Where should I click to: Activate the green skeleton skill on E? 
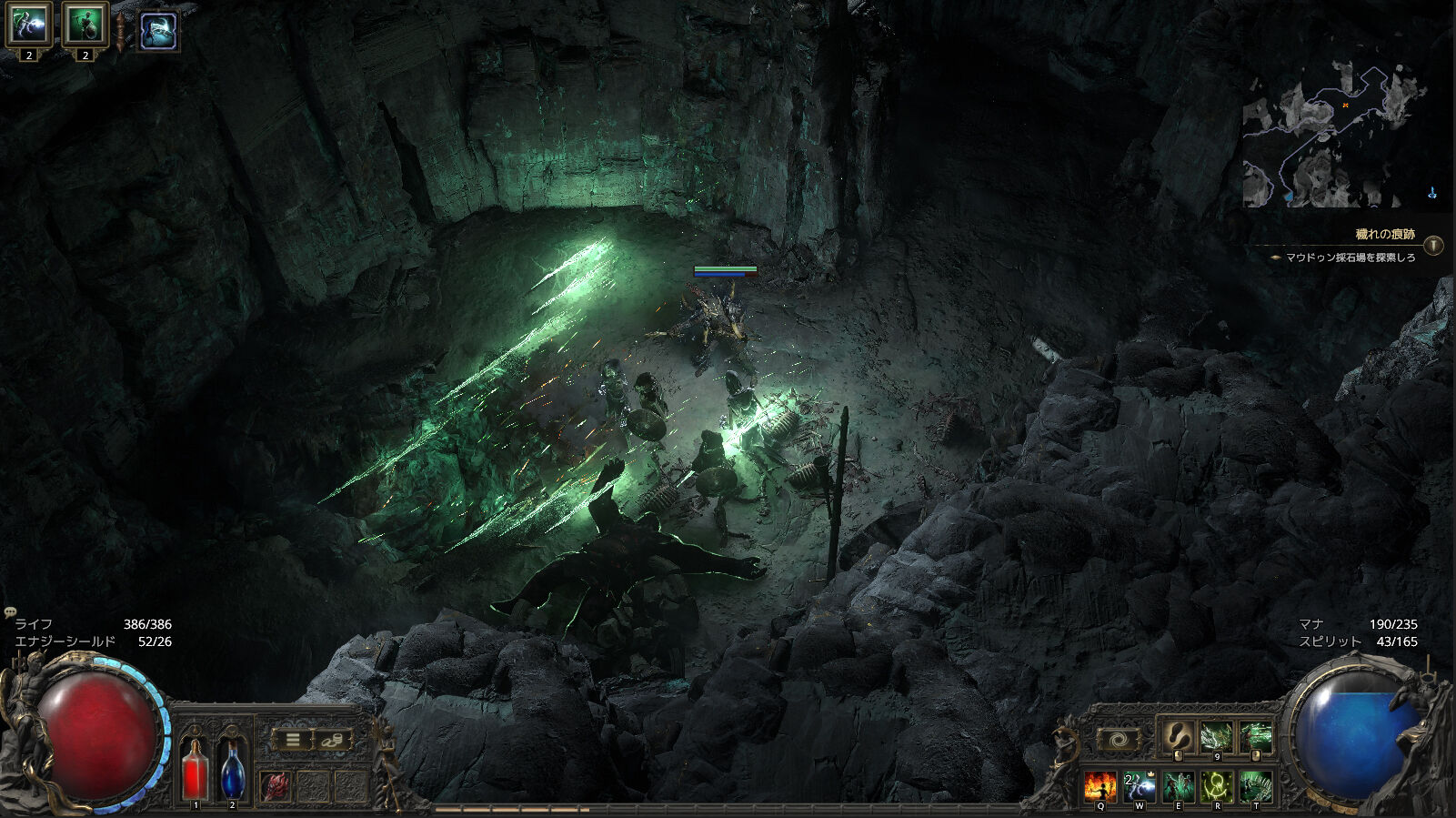coord(1179,785)
